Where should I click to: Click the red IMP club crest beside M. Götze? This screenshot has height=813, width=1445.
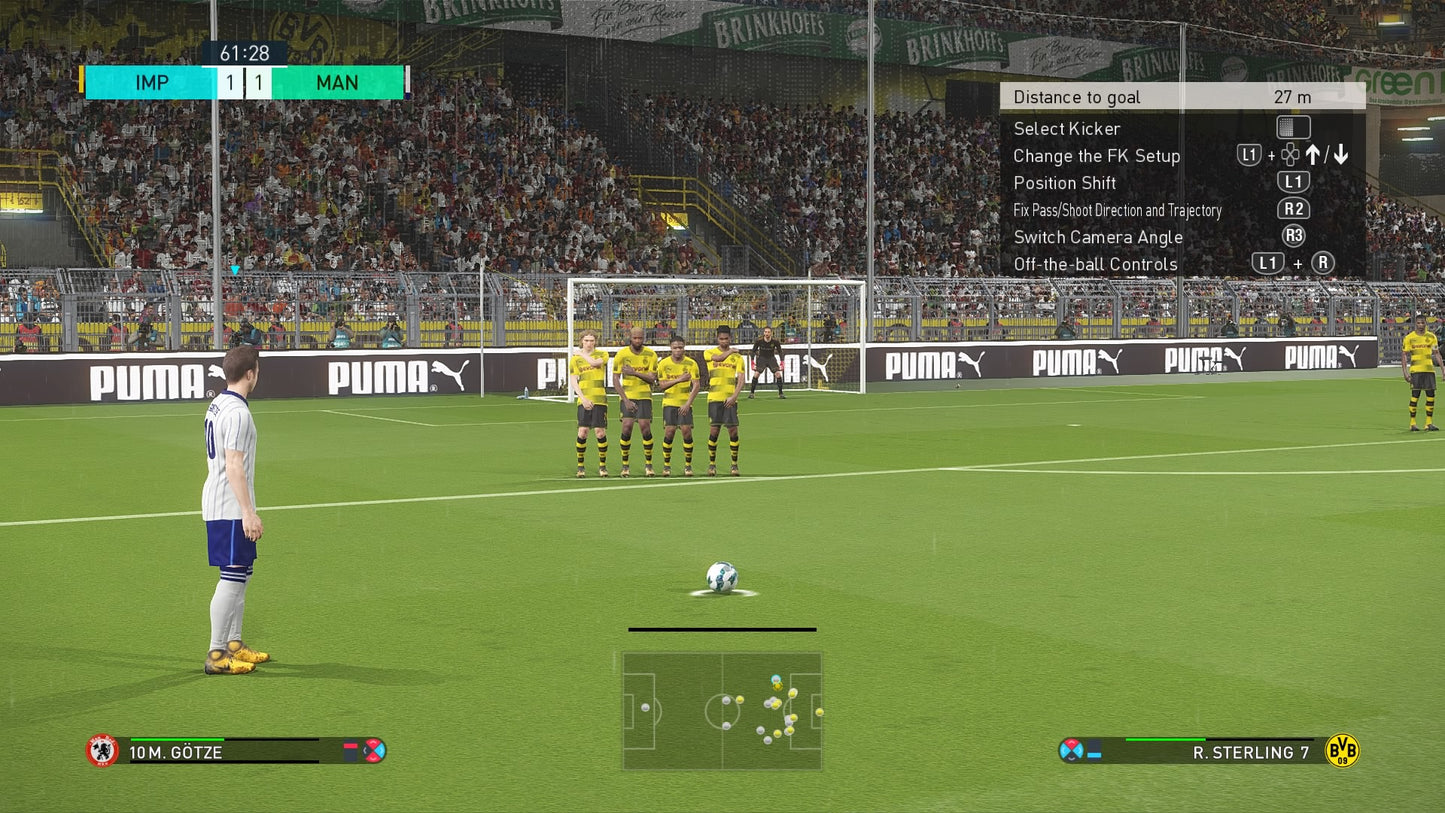pos(102,752)
